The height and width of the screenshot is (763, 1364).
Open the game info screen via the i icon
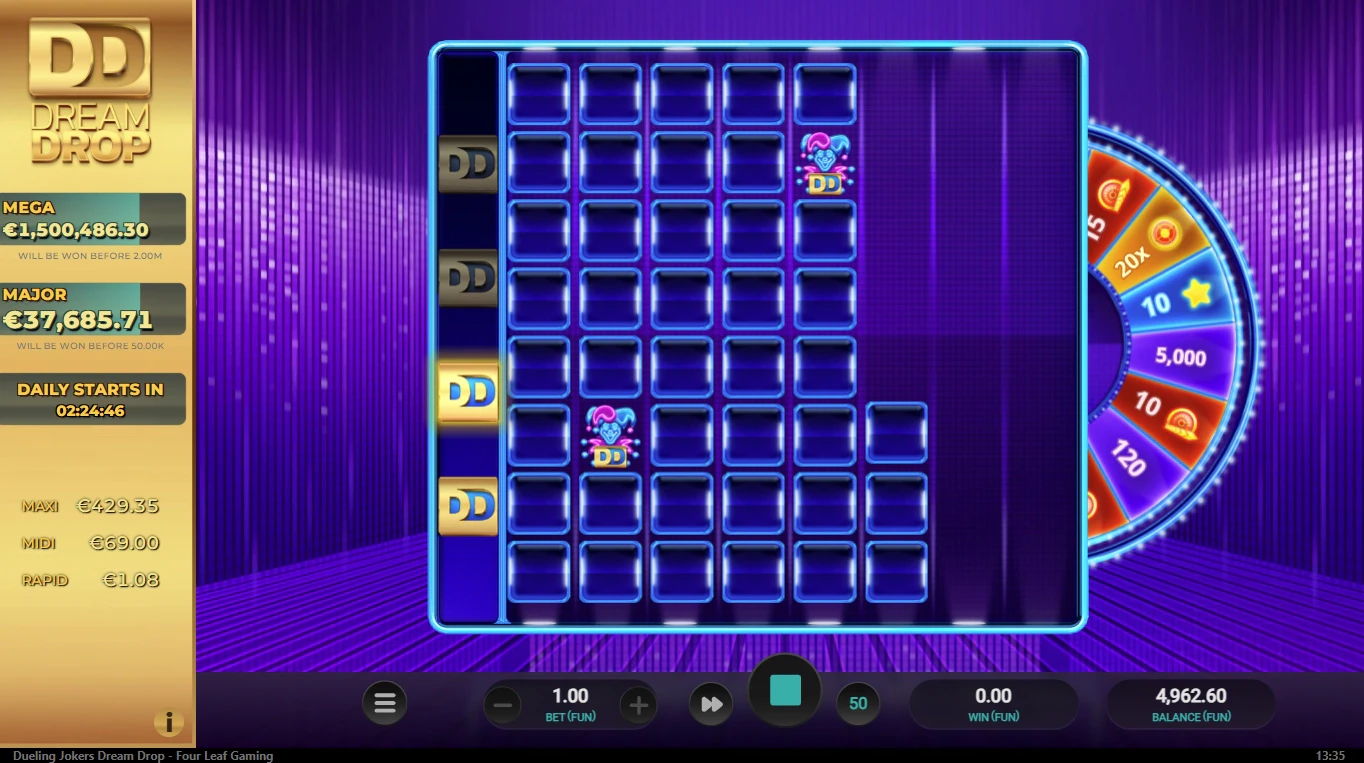tap(169, 723)
